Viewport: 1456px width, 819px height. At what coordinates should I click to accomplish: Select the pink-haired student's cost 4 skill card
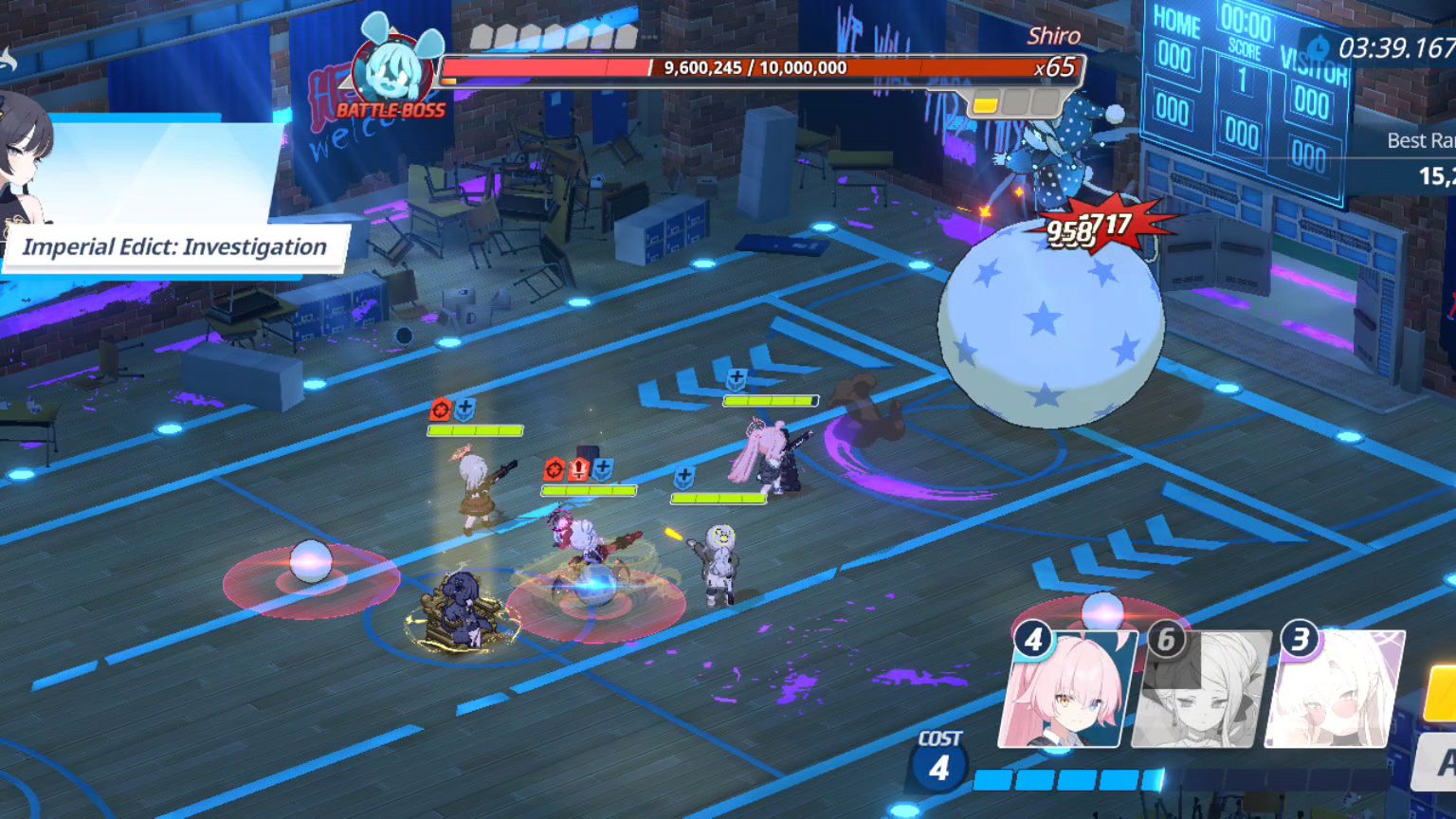pyautogui.click(x=1066, y=689)
